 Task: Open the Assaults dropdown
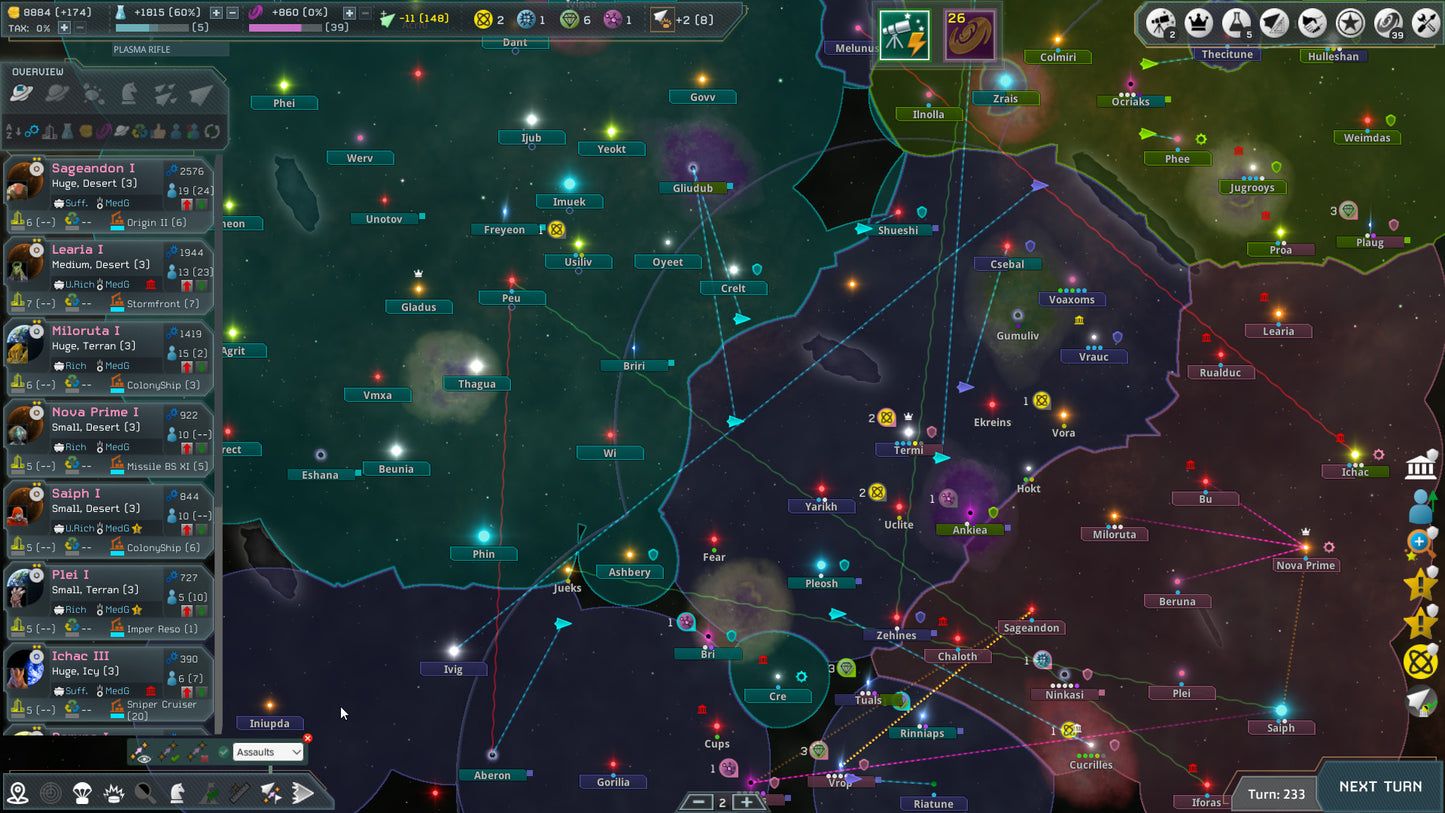click(268, 752)
